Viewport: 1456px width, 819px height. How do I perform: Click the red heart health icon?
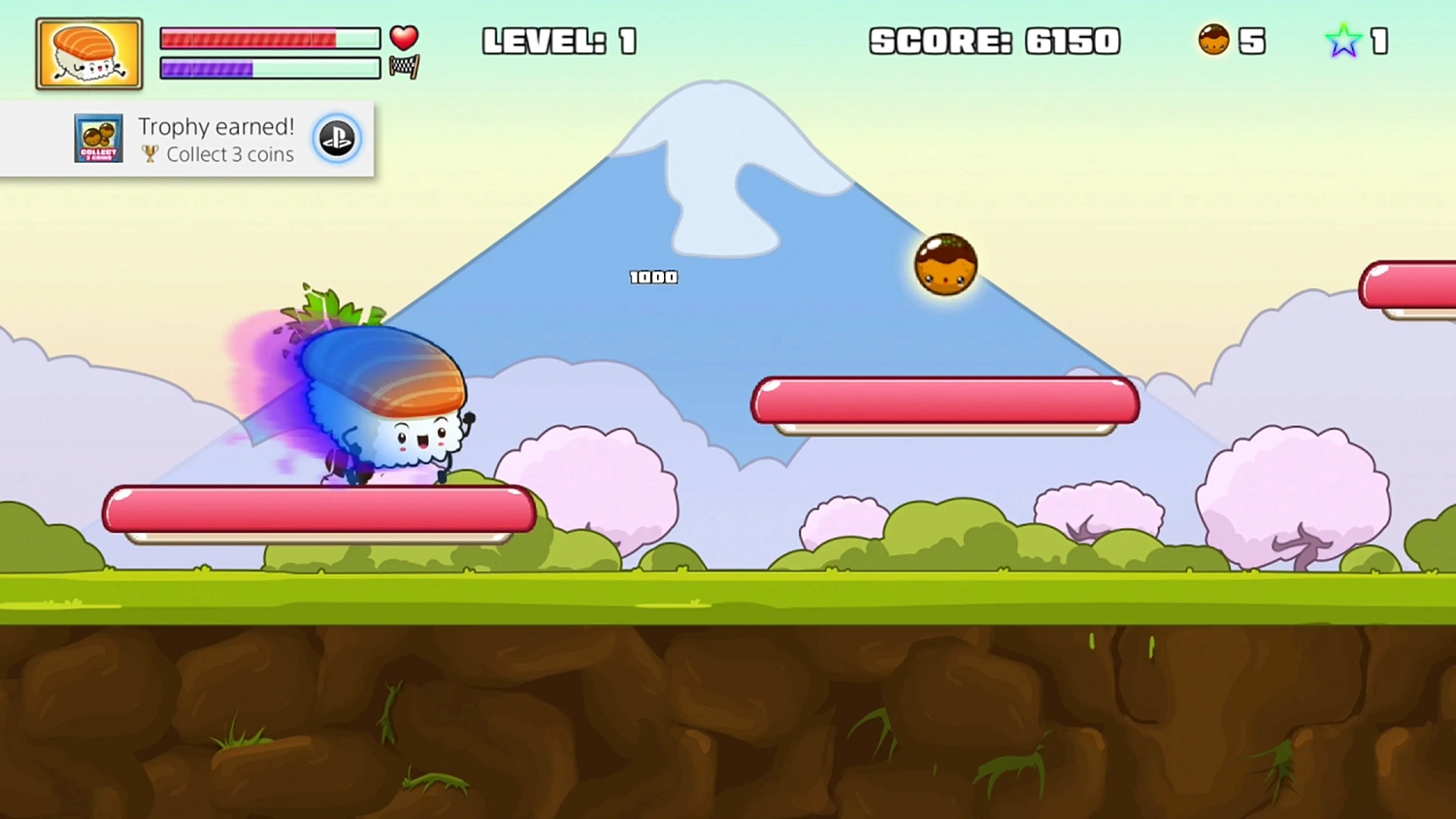404,37
